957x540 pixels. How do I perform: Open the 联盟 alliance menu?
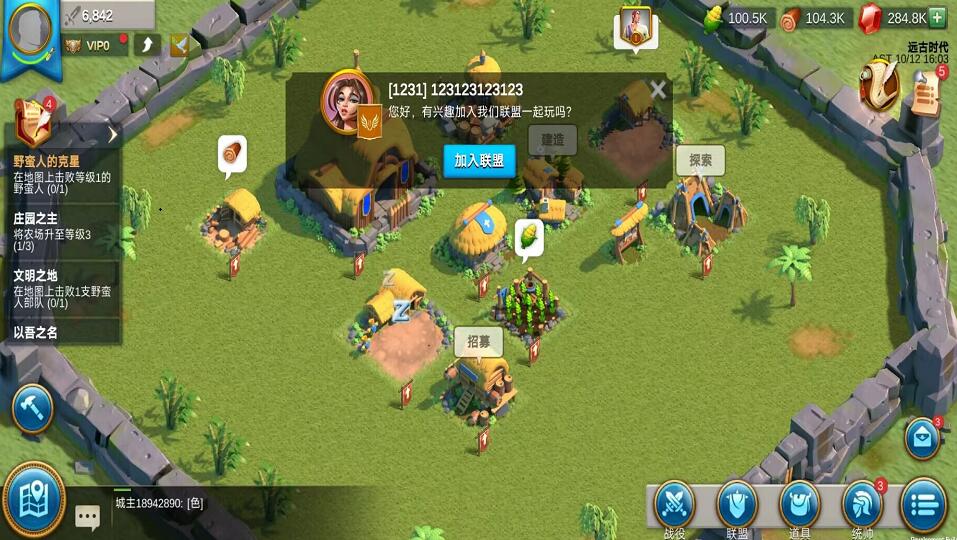[737, 508]
